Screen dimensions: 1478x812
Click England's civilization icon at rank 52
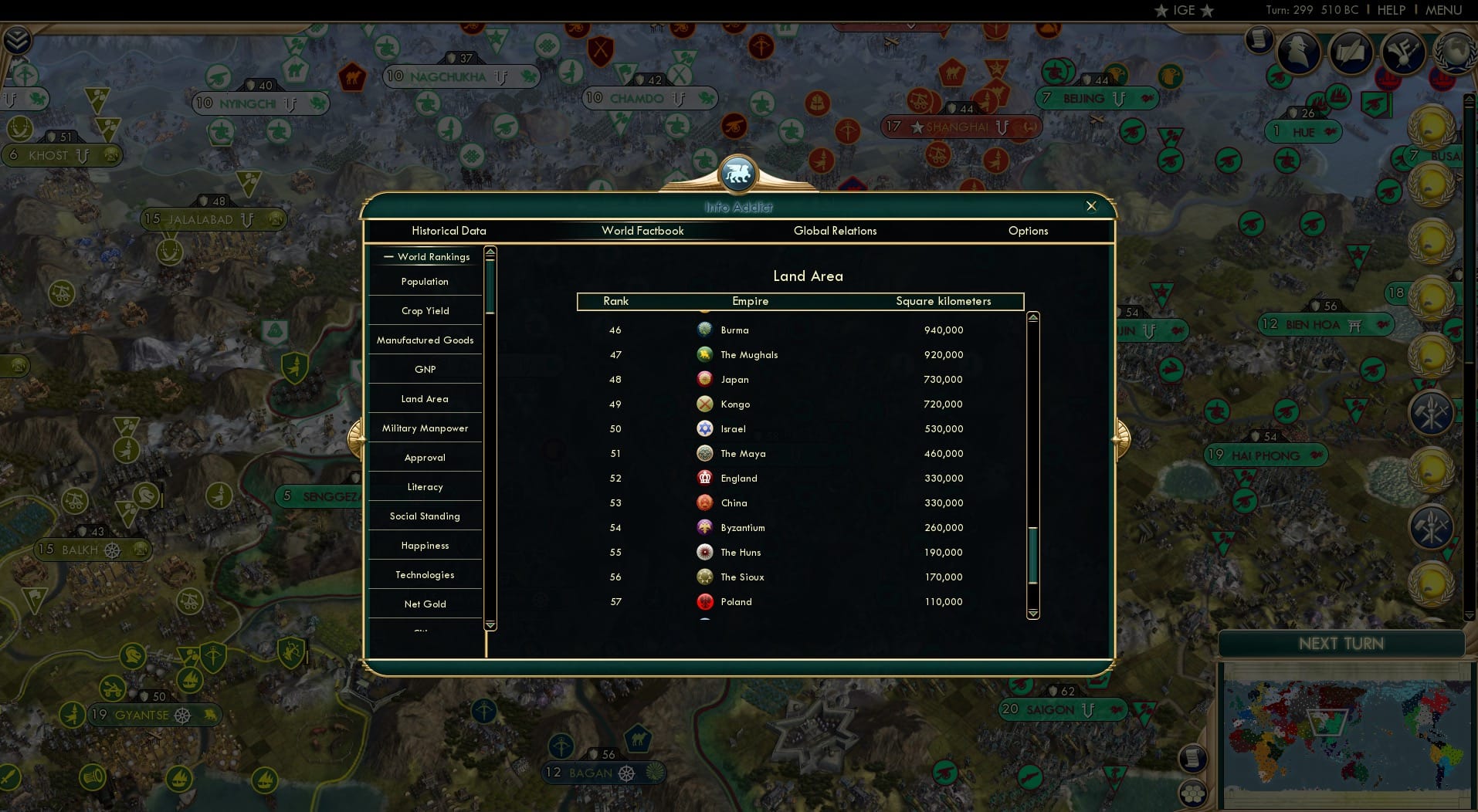[x=705, y=478]
